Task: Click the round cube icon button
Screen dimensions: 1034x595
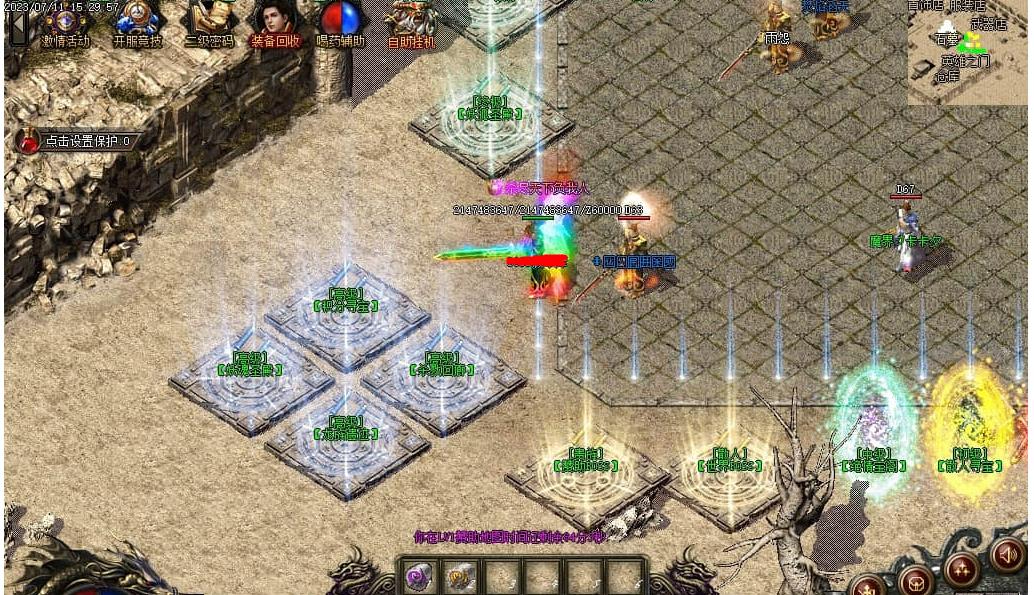Action: tap(915, 582)
